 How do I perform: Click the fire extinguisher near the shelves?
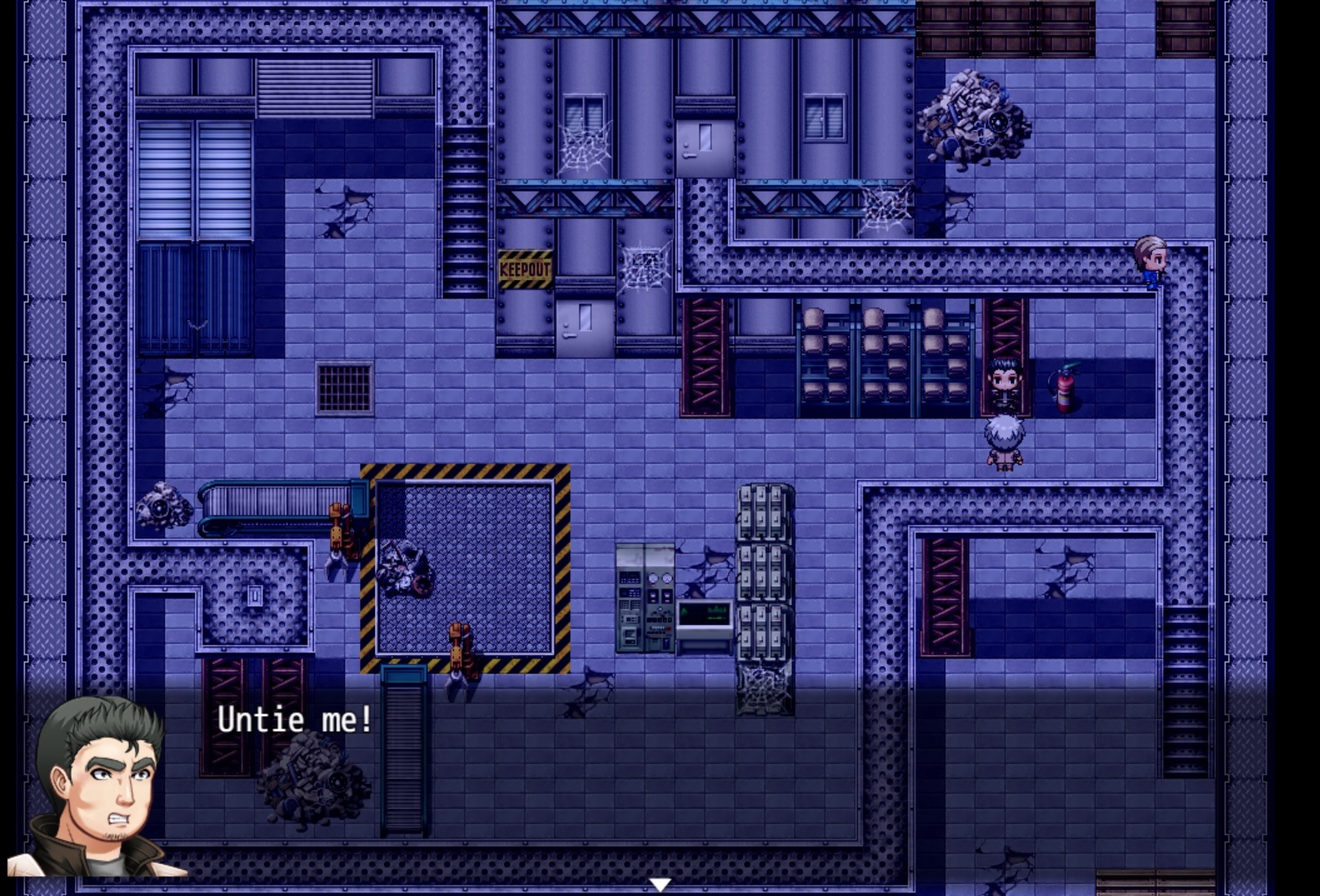[1065, 388]
